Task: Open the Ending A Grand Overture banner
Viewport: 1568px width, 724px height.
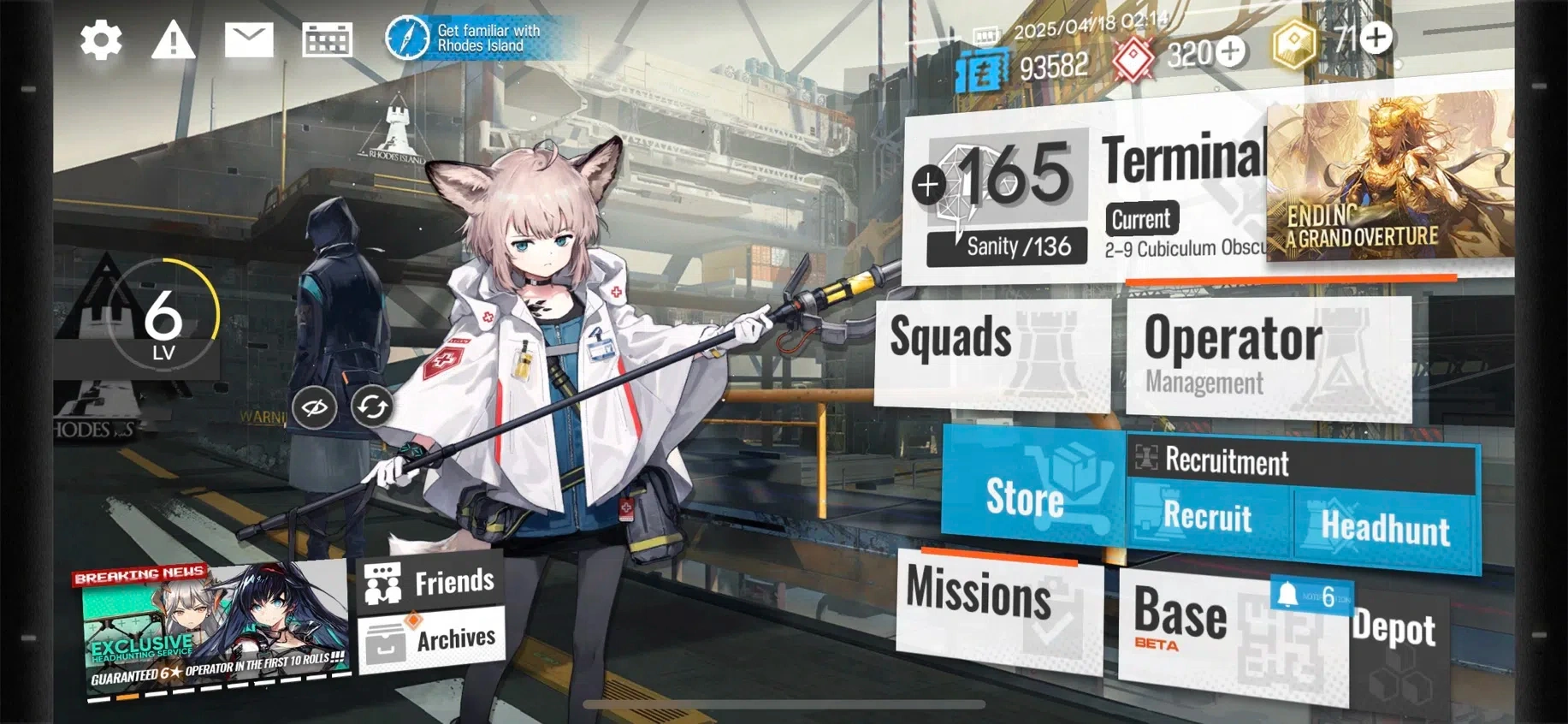Action: pos(1388,181)
